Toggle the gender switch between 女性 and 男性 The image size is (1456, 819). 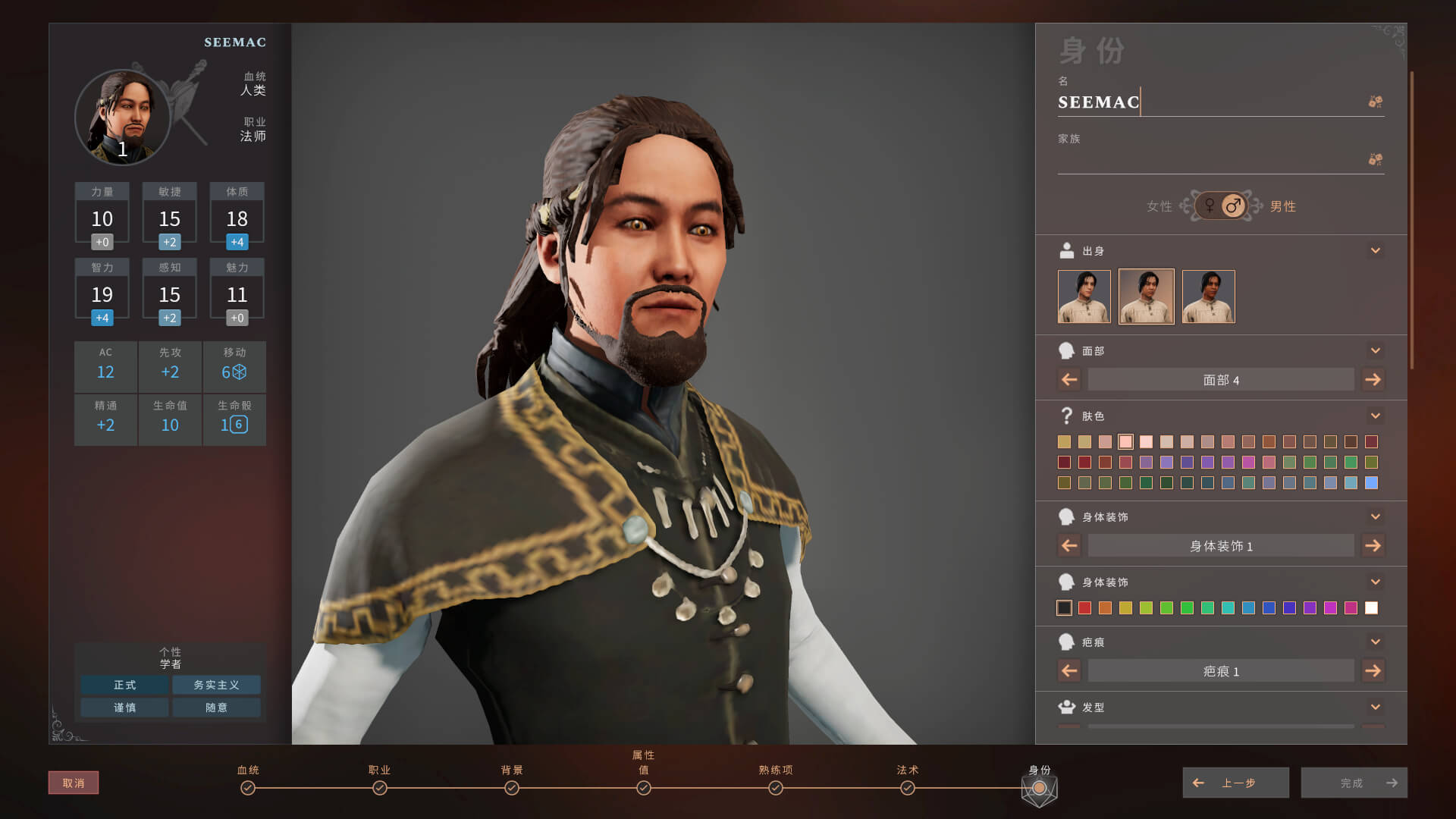[x=1221, y=206]
